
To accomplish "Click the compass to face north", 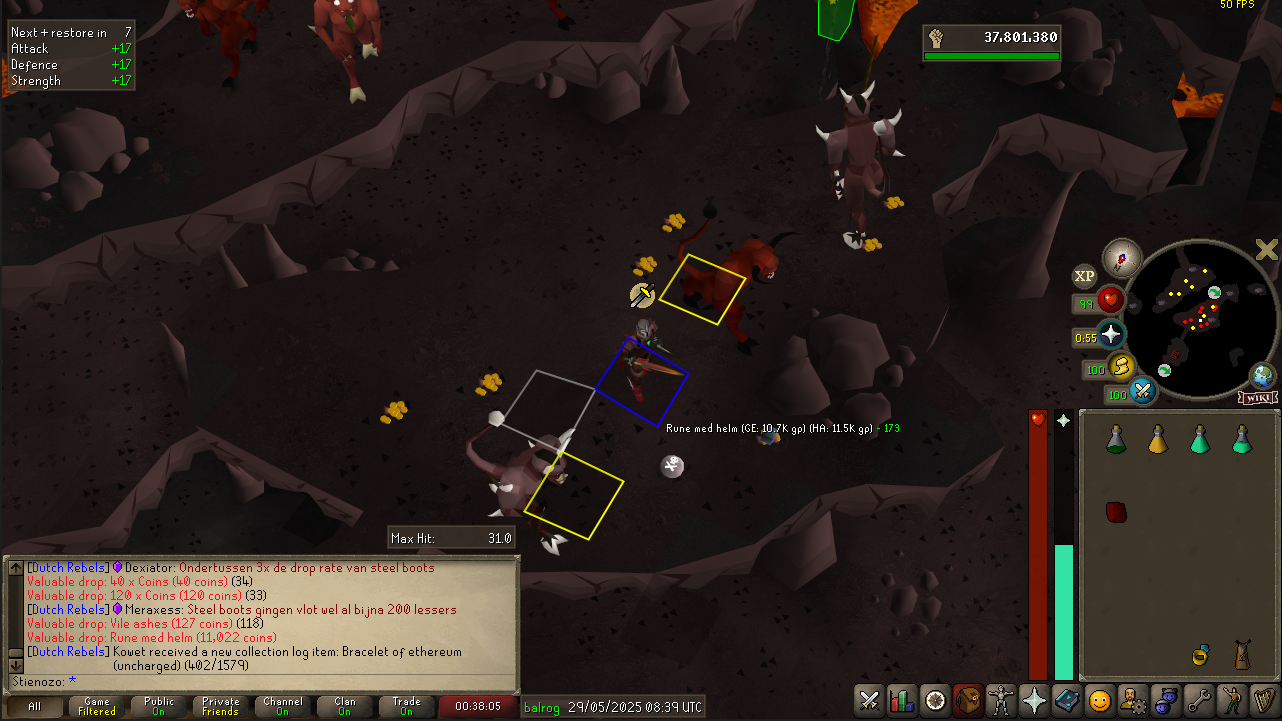I will (1122, 259).
